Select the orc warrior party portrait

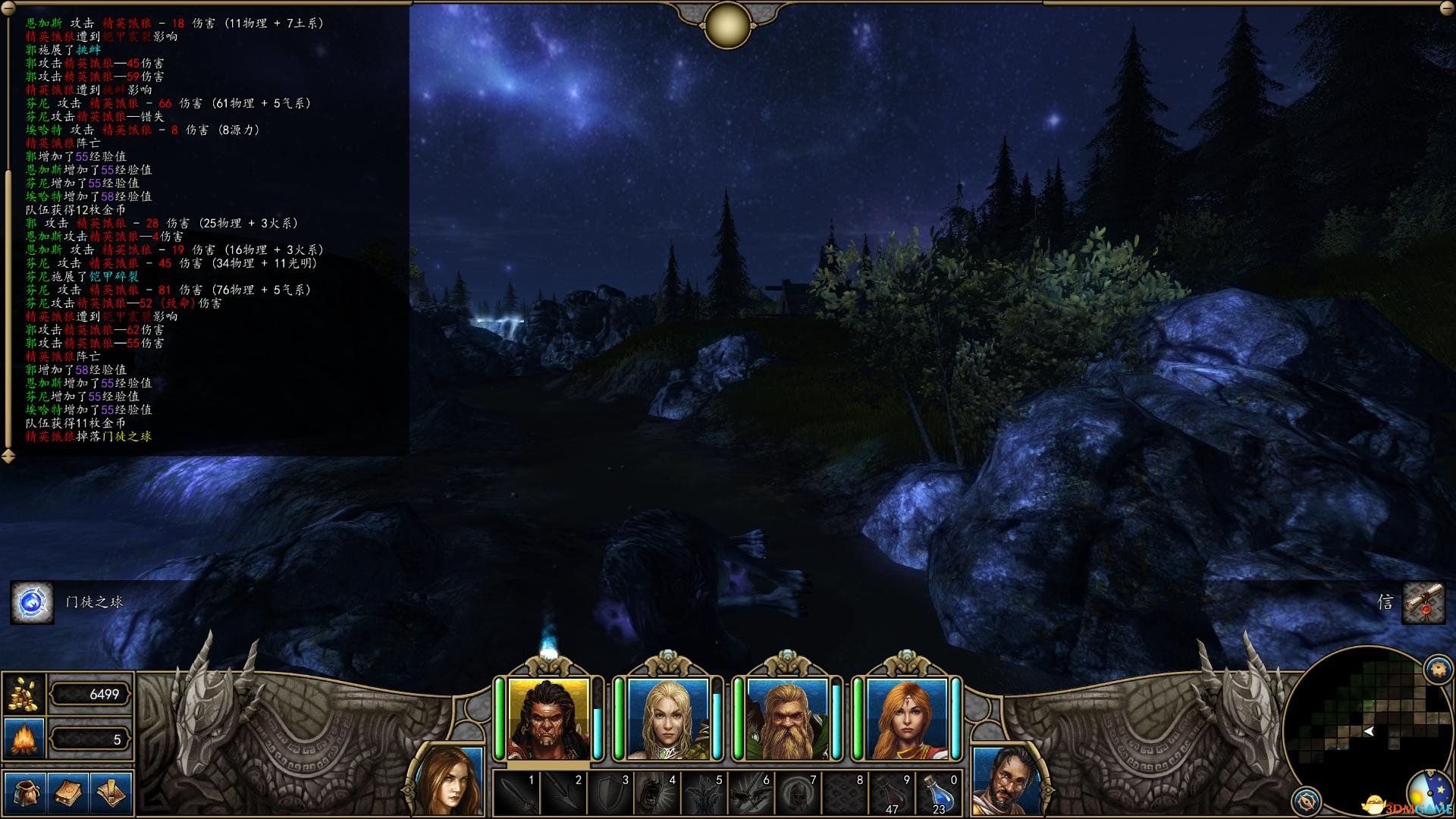point(548,719)
